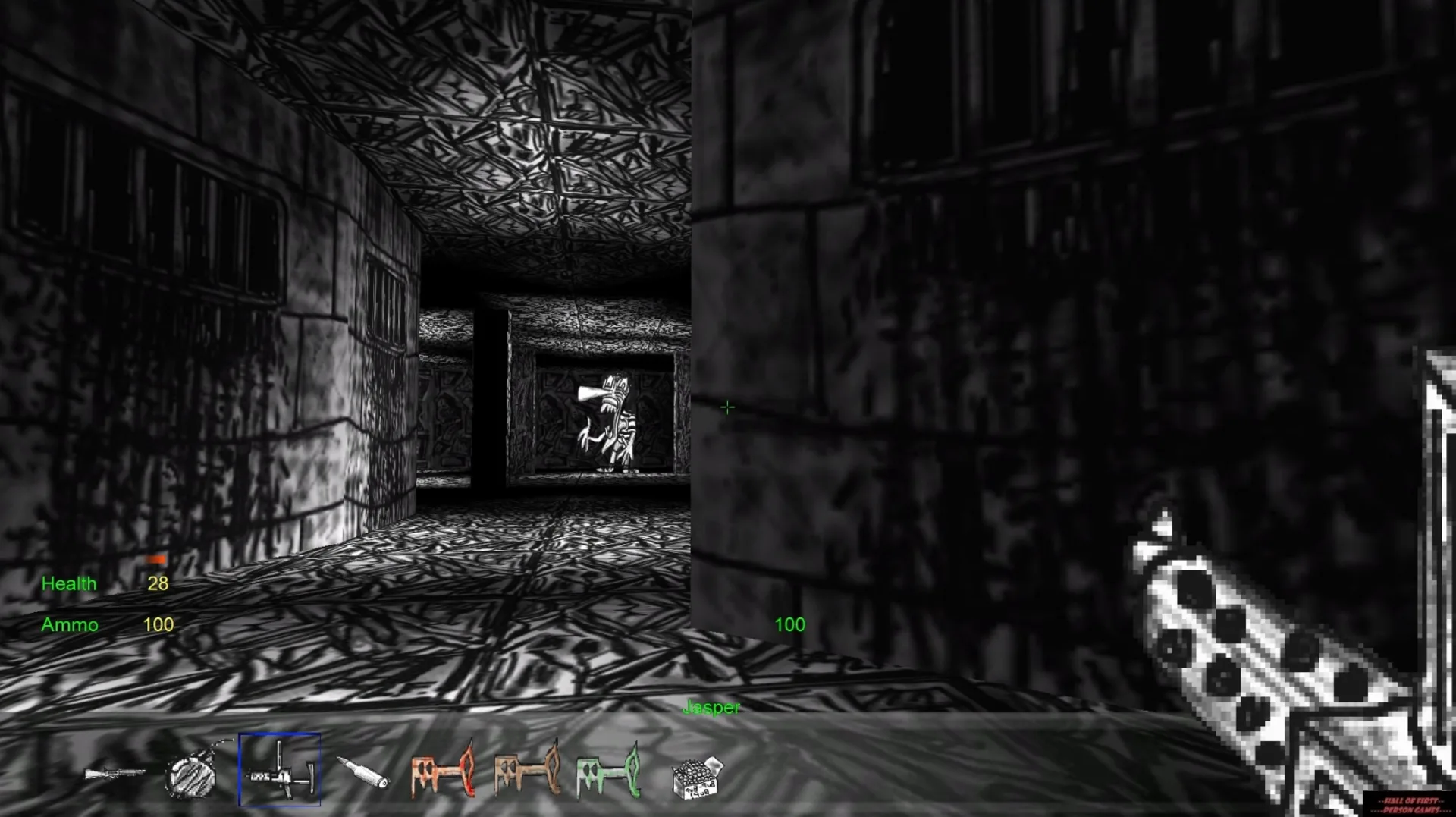Click the orange health bar indicator
1456x817 pixels.
pyautogui.click(x=155, y=559)
